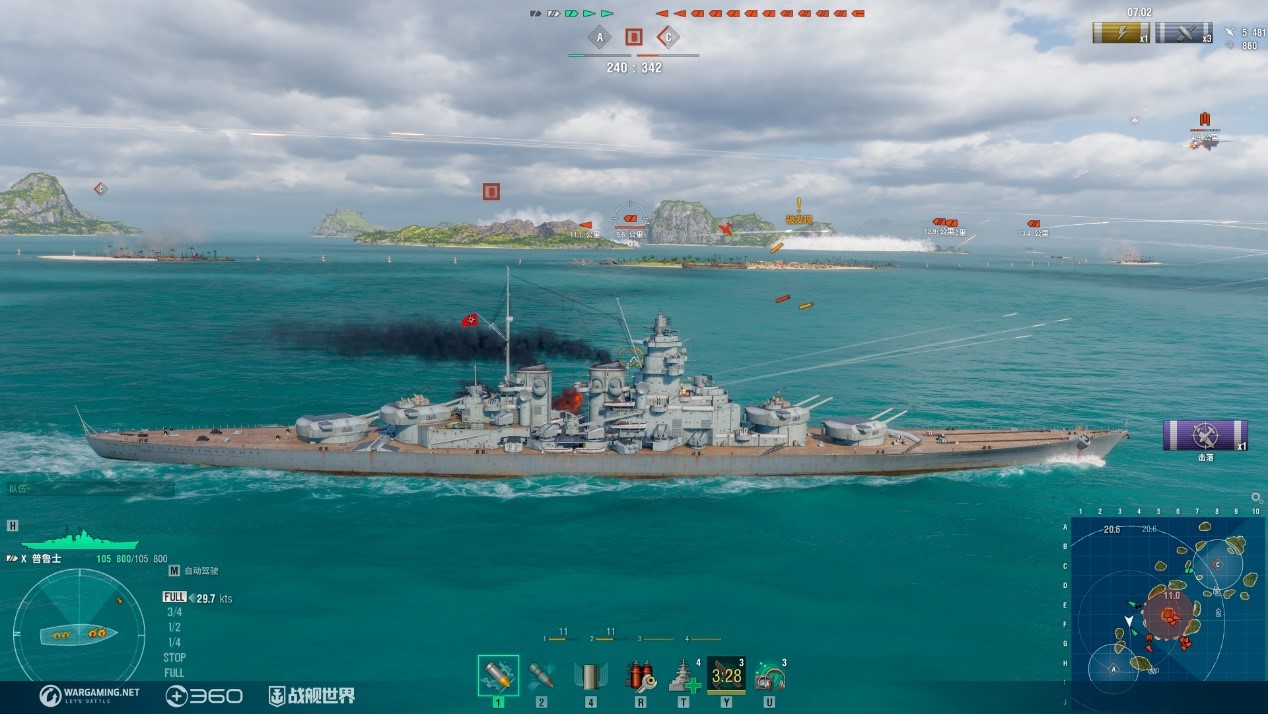Activate the Damage Control Party consumable
This screenshot has width=1268, height=714.
(x=640, y=675)
